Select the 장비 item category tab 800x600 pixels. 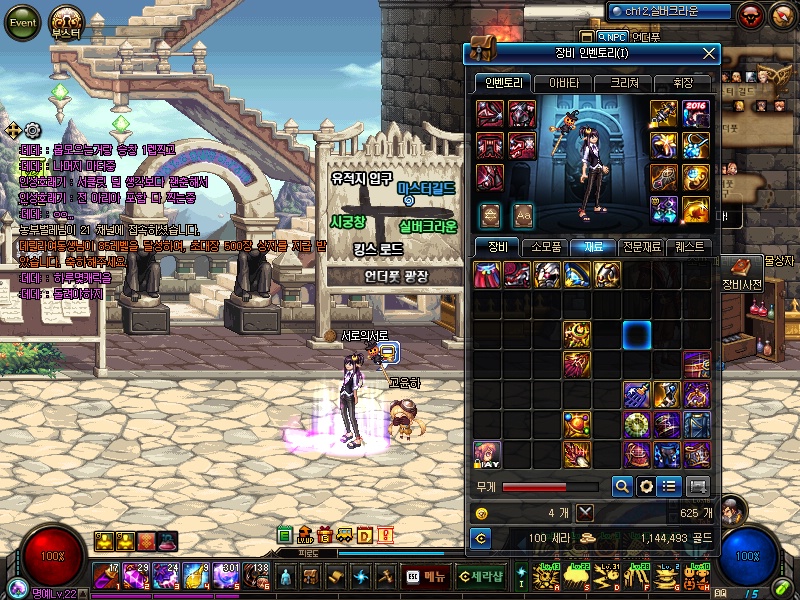pos(497,246)
